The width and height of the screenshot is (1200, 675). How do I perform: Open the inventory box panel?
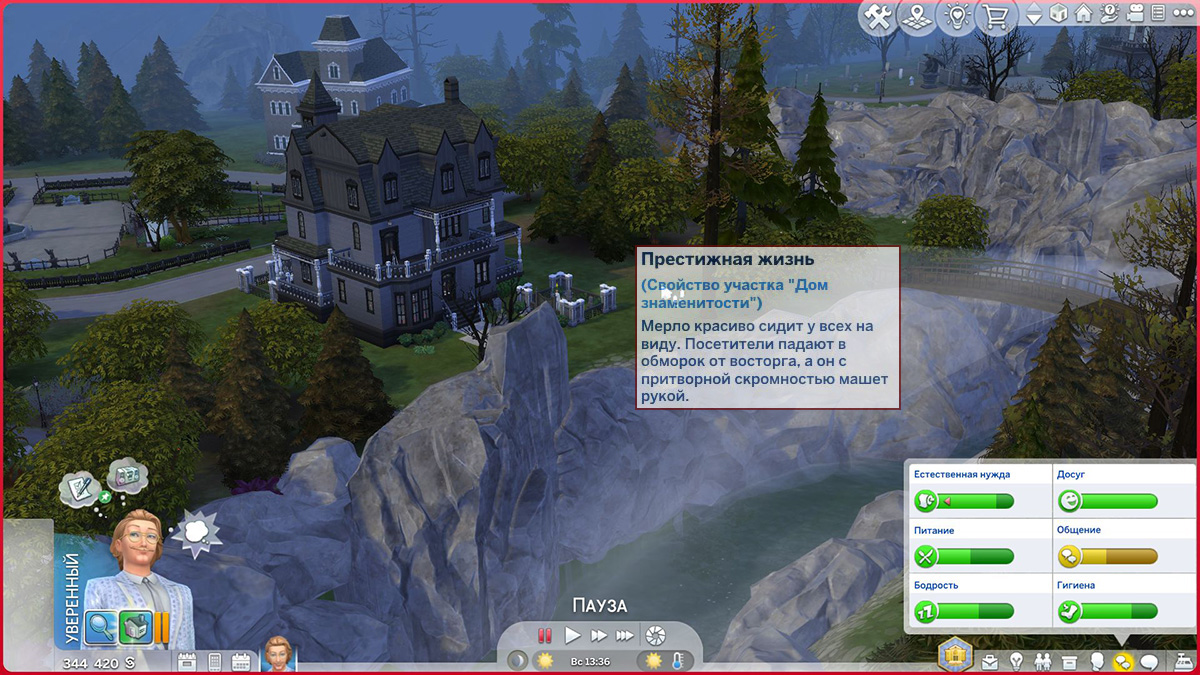tap(1069, 662)
